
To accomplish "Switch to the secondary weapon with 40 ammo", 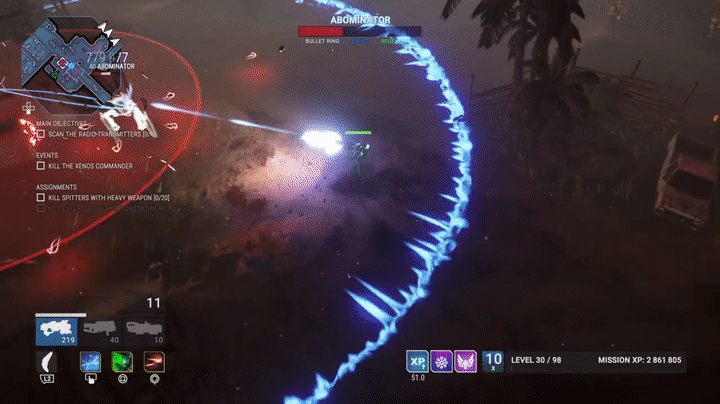I will coord(98,330).
